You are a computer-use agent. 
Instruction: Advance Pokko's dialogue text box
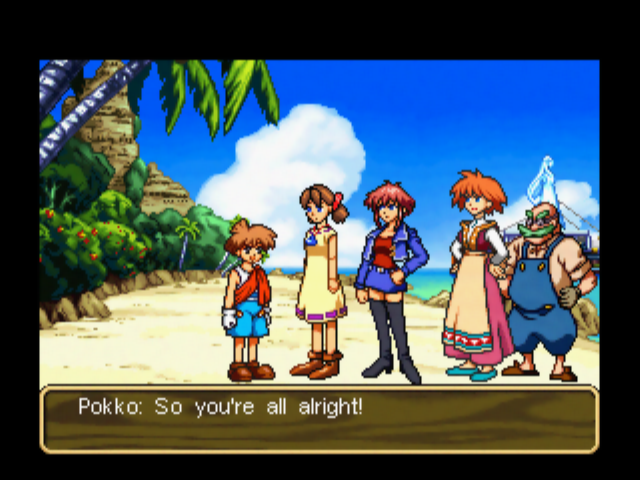[319, 419]
